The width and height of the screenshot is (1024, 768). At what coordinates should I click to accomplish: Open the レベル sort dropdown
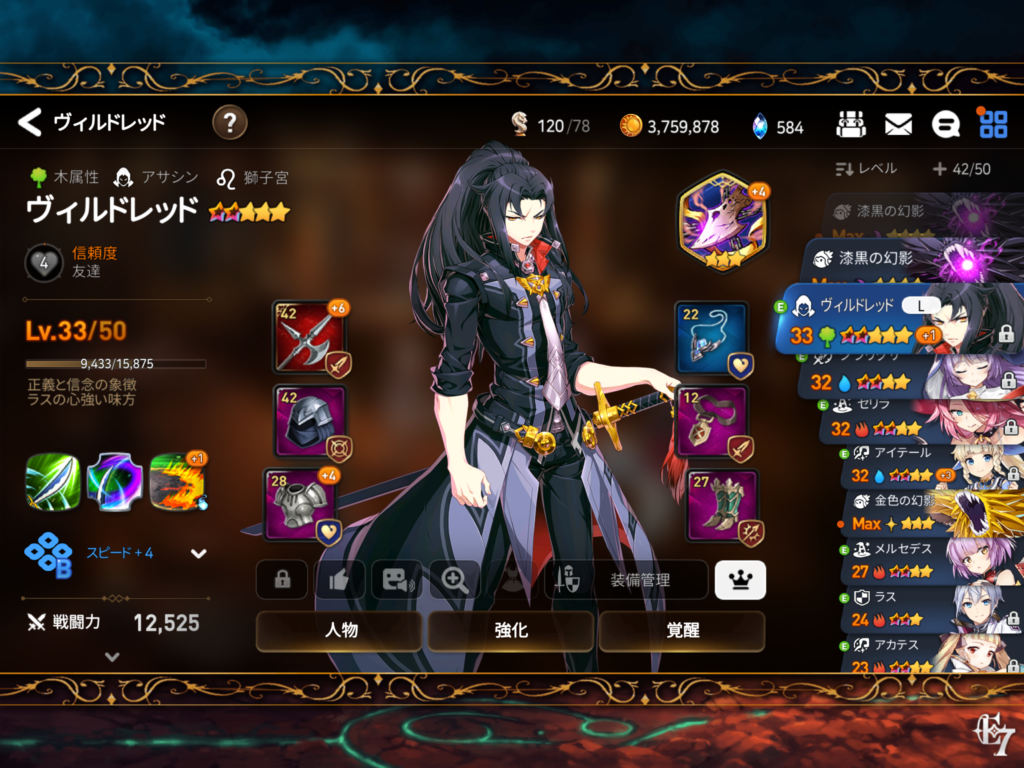(x=866, y=169)
